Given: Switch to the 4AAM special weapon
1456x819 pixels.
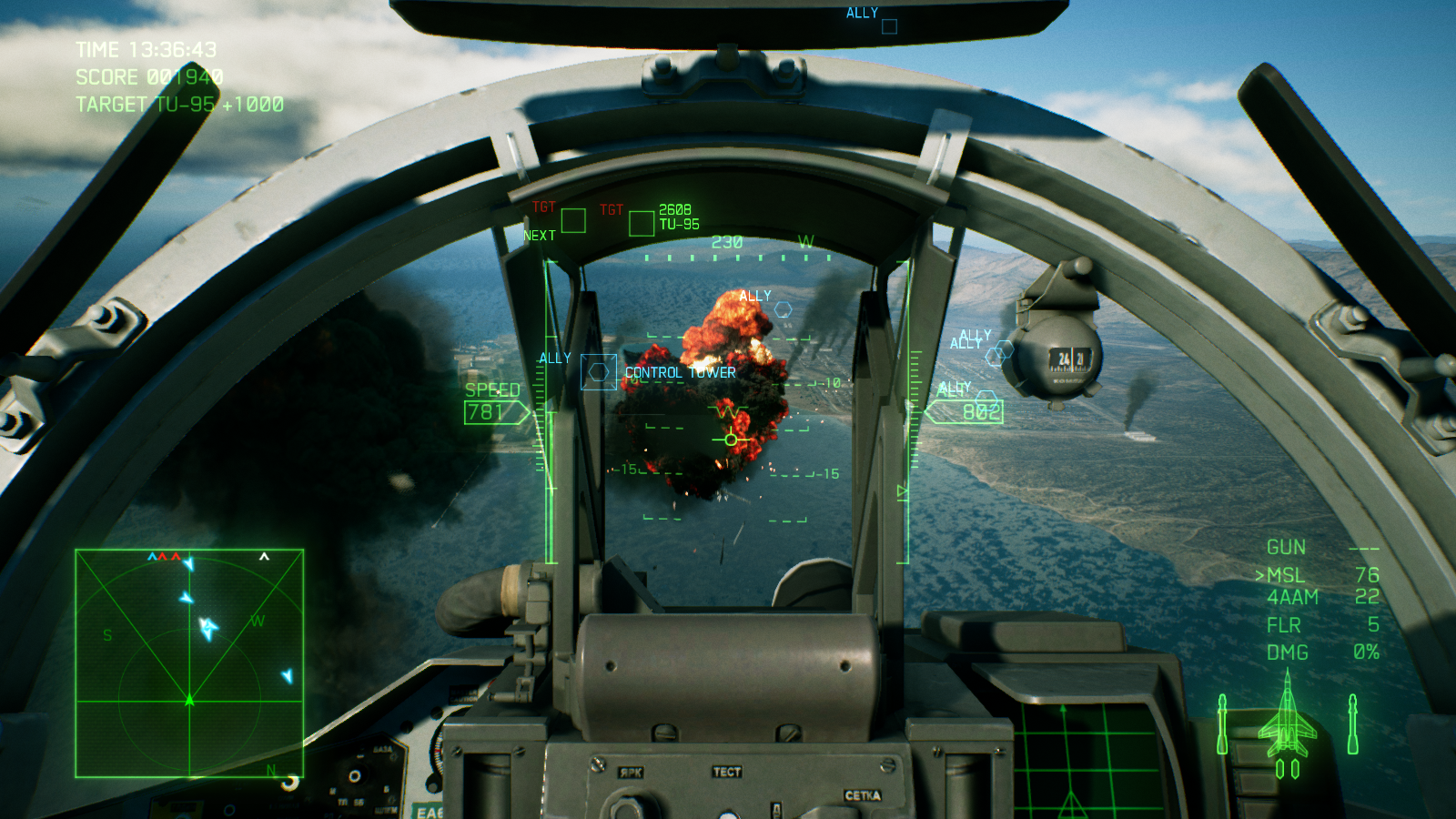Looking at the screenshot, I should tap(1292, 597).
